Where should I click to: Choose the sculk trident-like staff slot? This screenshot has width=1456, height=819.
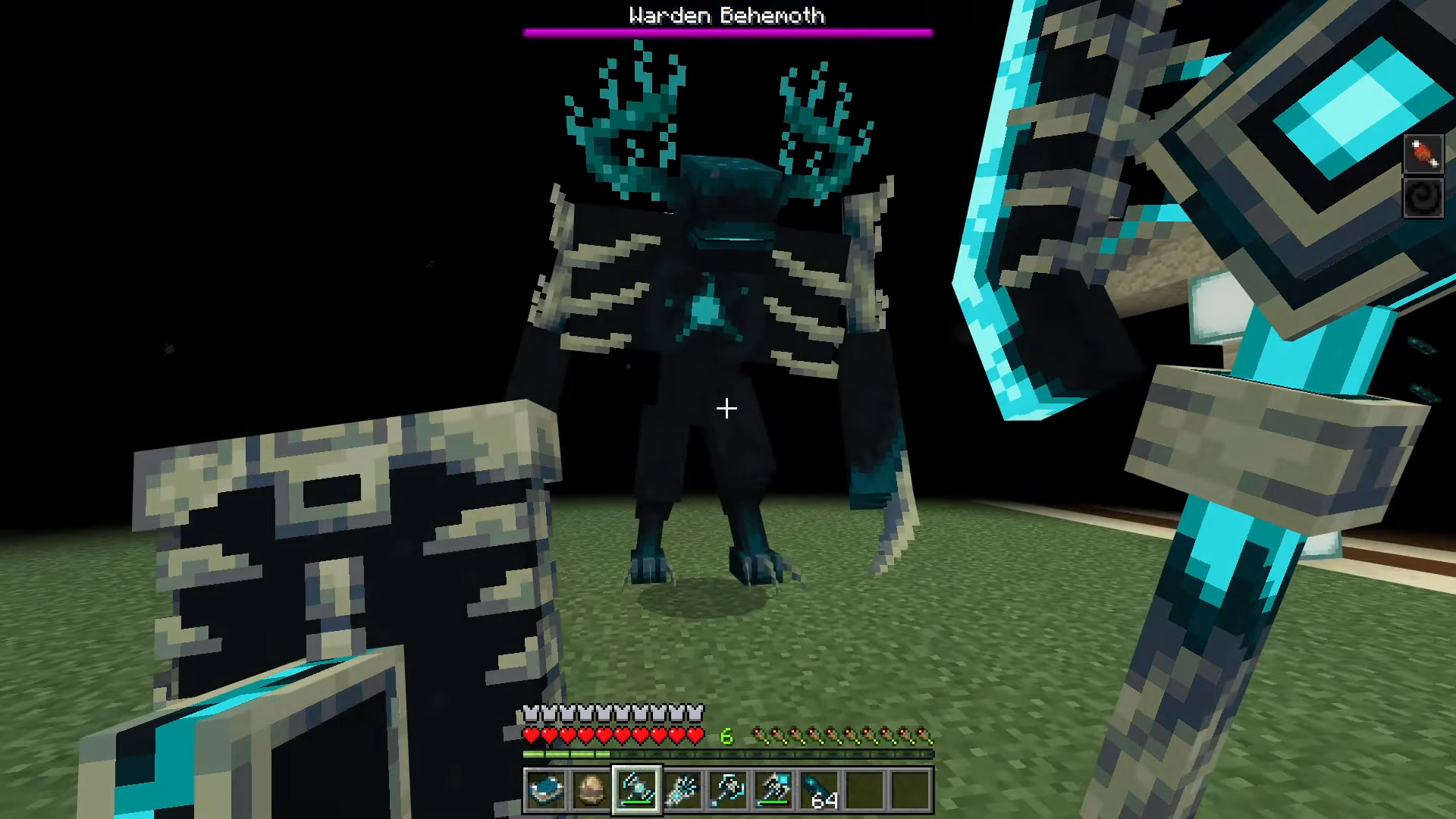click(x=682, y=790)
